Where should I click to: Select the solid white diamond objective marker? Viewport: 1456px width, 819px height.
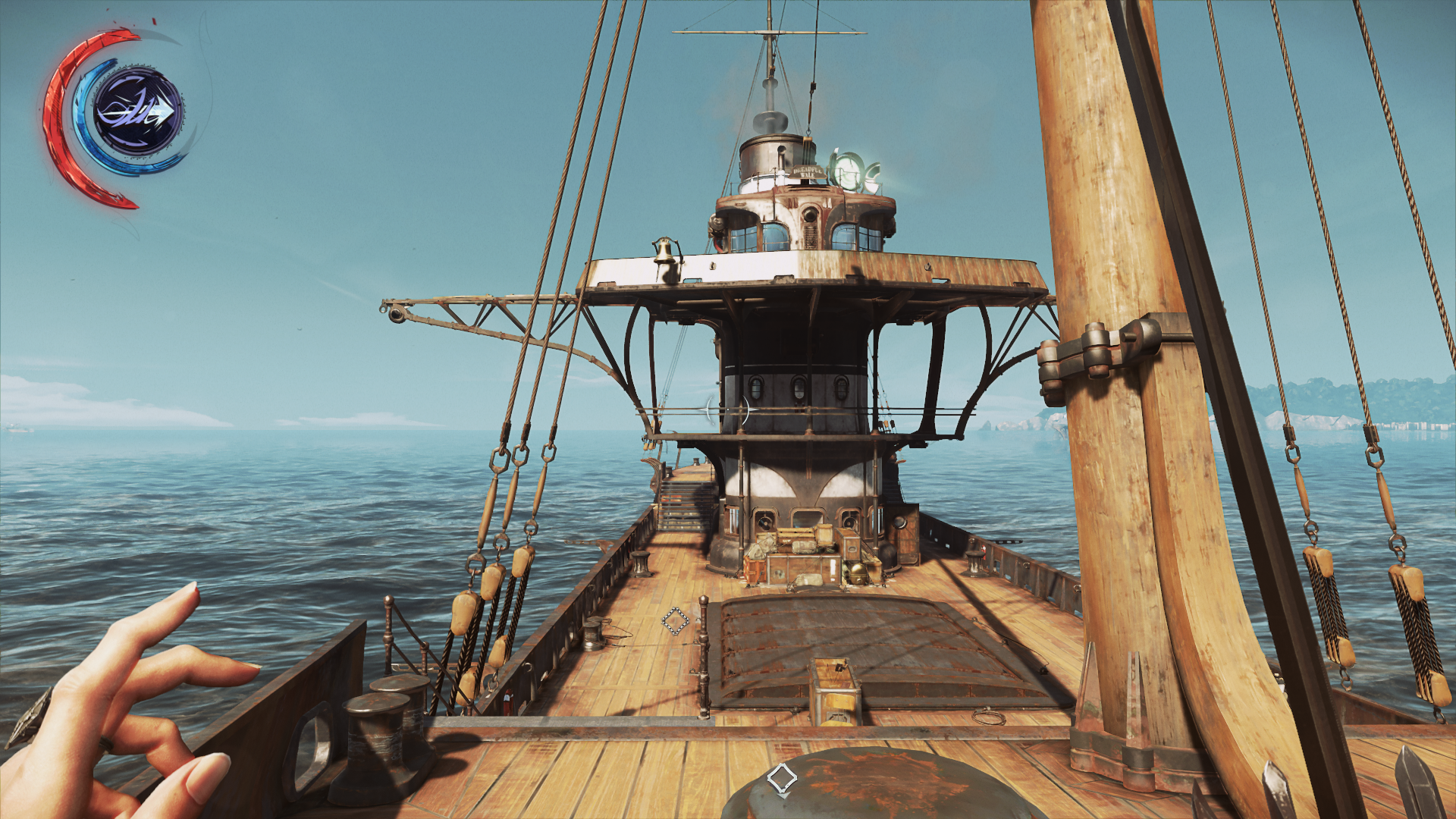782,778
